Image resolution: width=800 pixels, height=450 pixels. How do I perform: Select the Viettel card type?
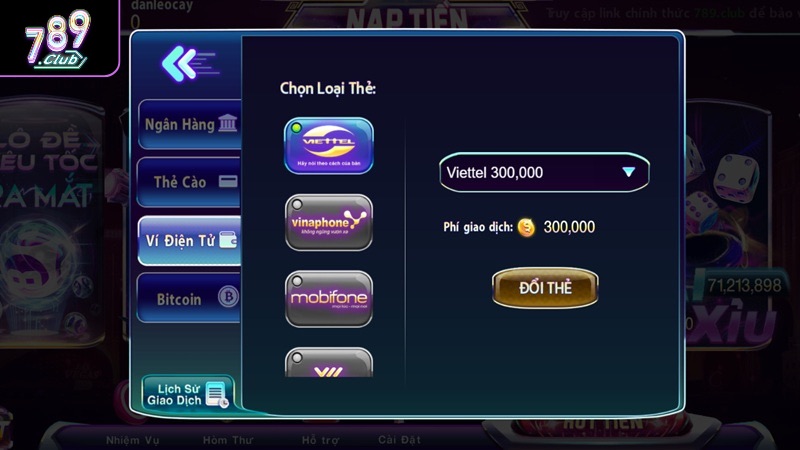[x=329, y=146]
